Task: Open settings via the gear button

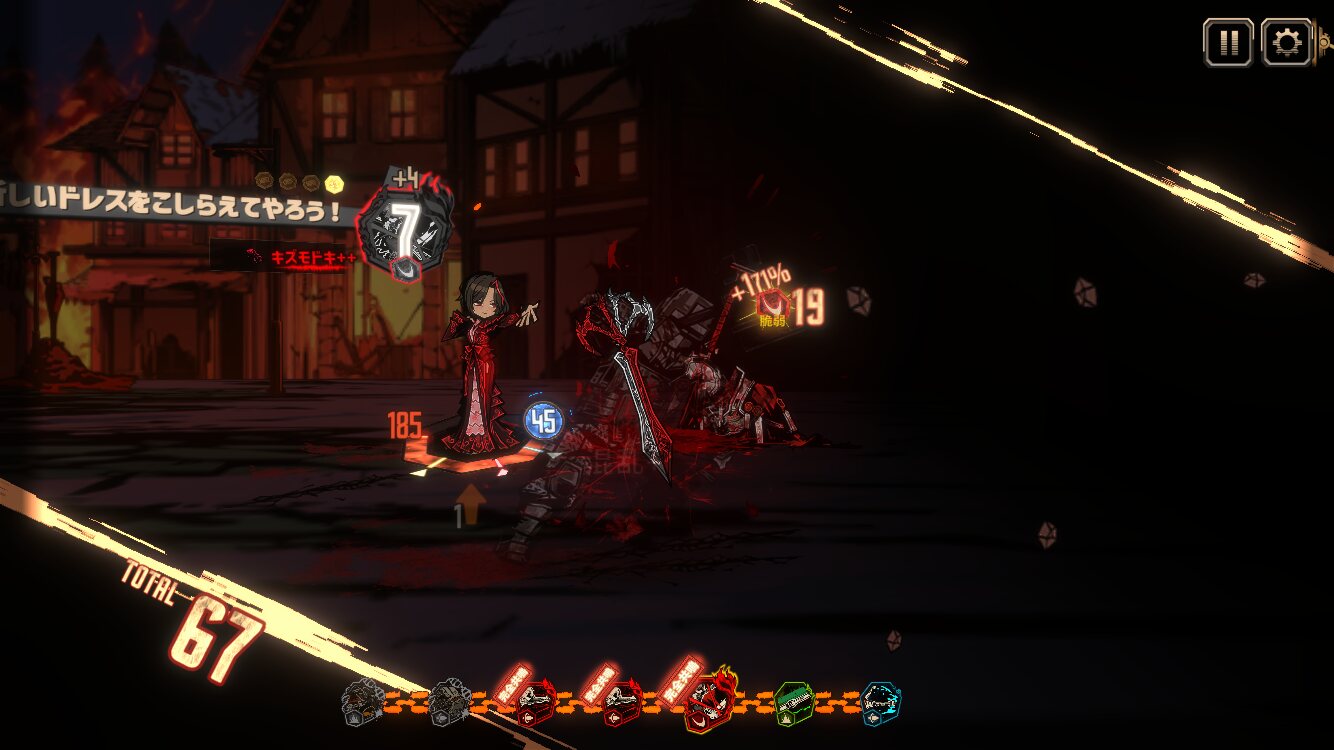Action: click(1286, 43)
